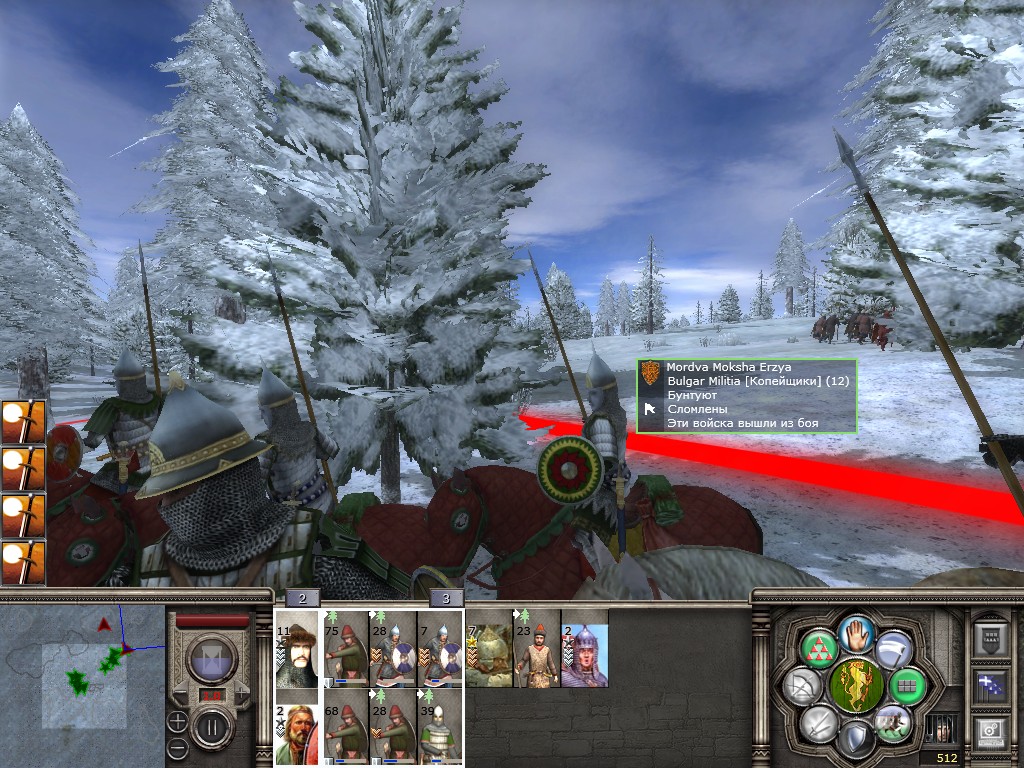Pause the battle
Viewport: 1024px width, 768px height.
click(x=211, y=726)
